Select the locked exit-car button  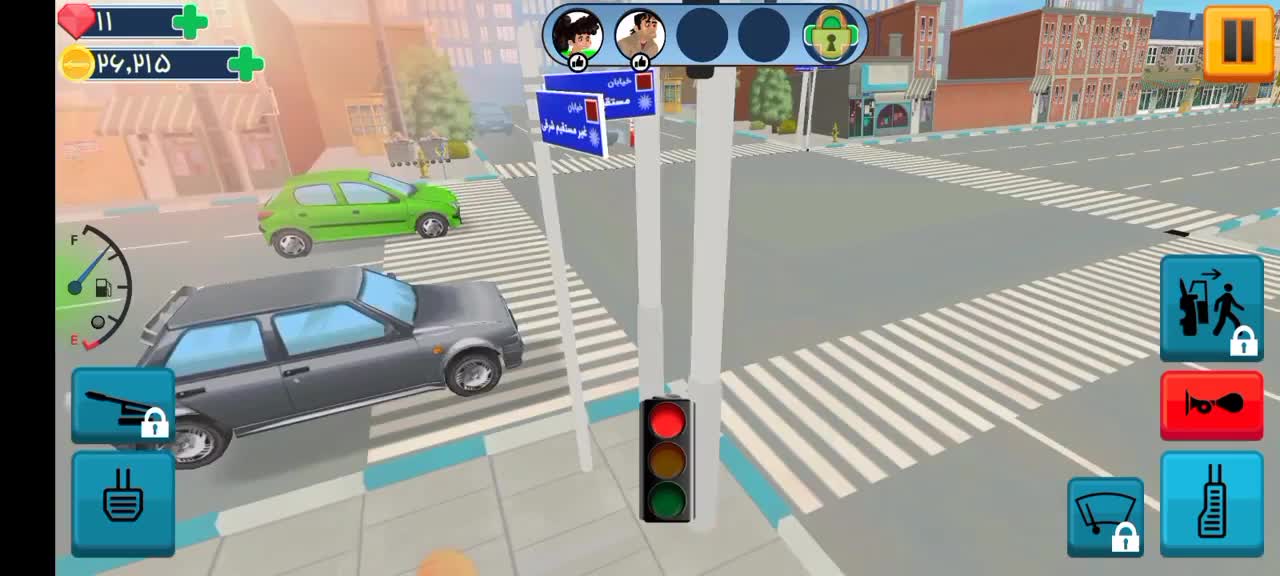[x=1211, y=307]
